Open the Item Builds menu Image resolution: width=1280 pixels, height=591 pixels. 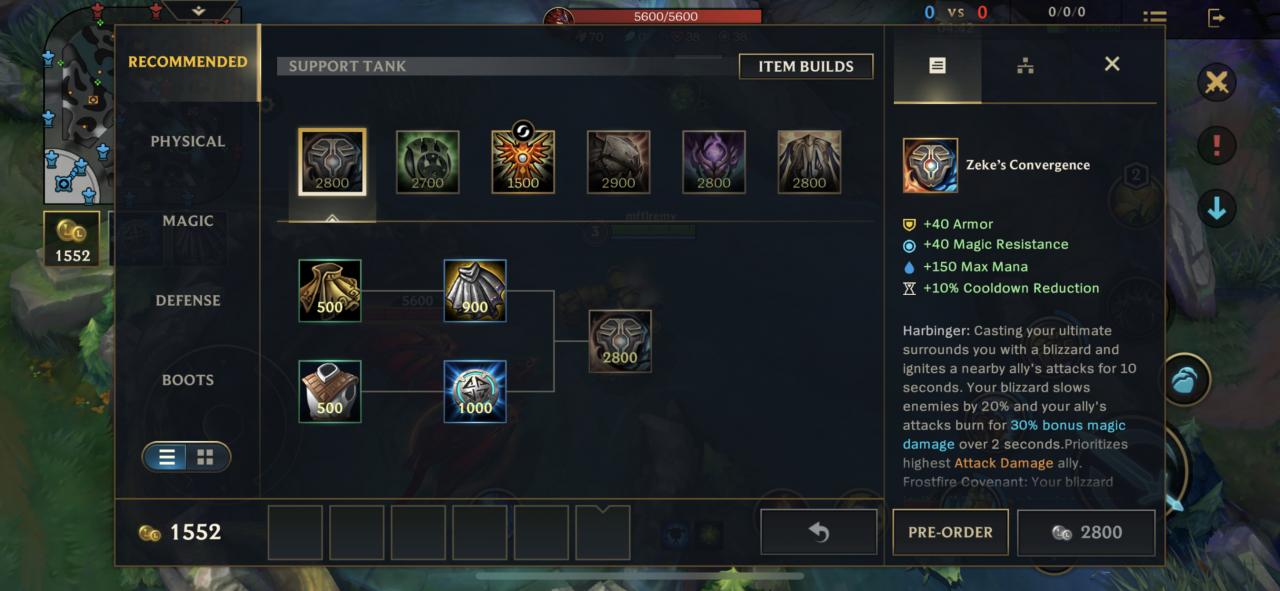(x=805, y=66)
